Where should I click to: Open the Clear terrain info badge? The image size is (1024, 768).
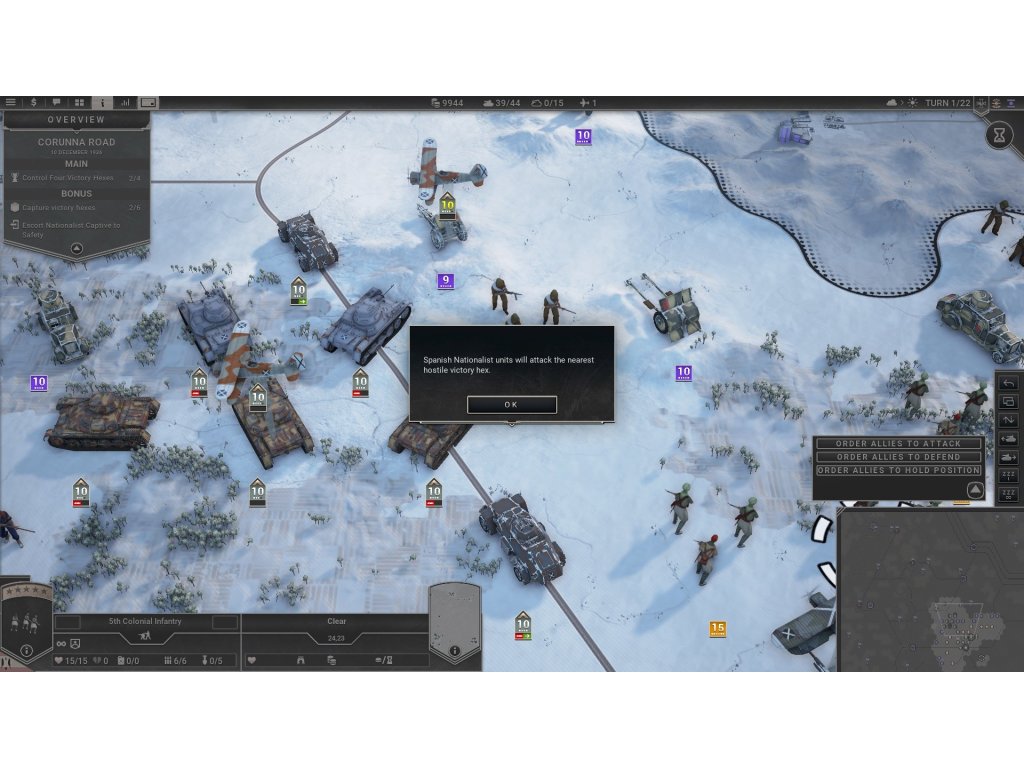(454, 650)
